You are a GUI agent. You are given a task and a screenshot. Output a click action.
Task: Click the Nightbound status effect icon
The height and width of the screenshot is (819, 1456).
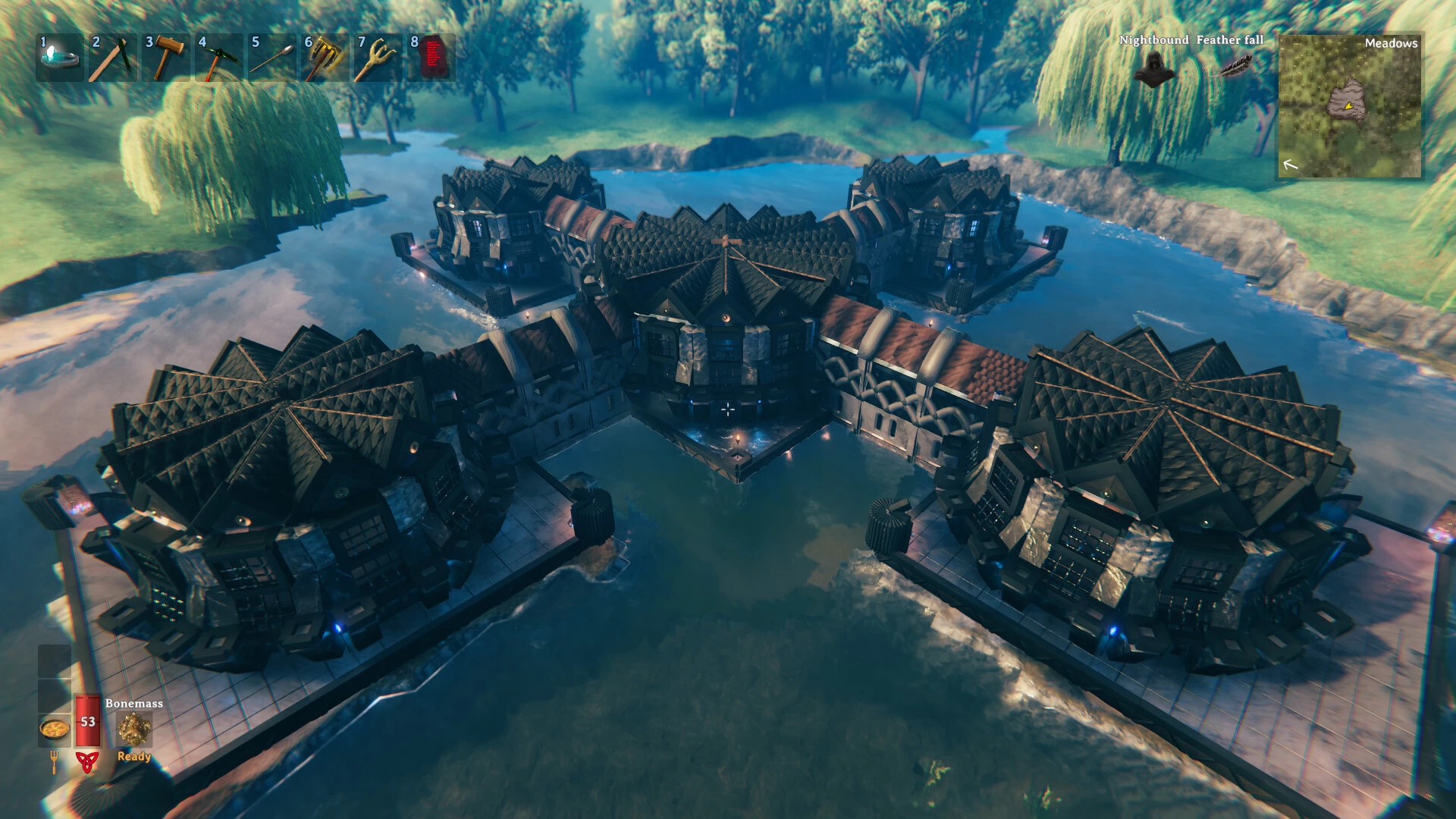pos(1154,70)
